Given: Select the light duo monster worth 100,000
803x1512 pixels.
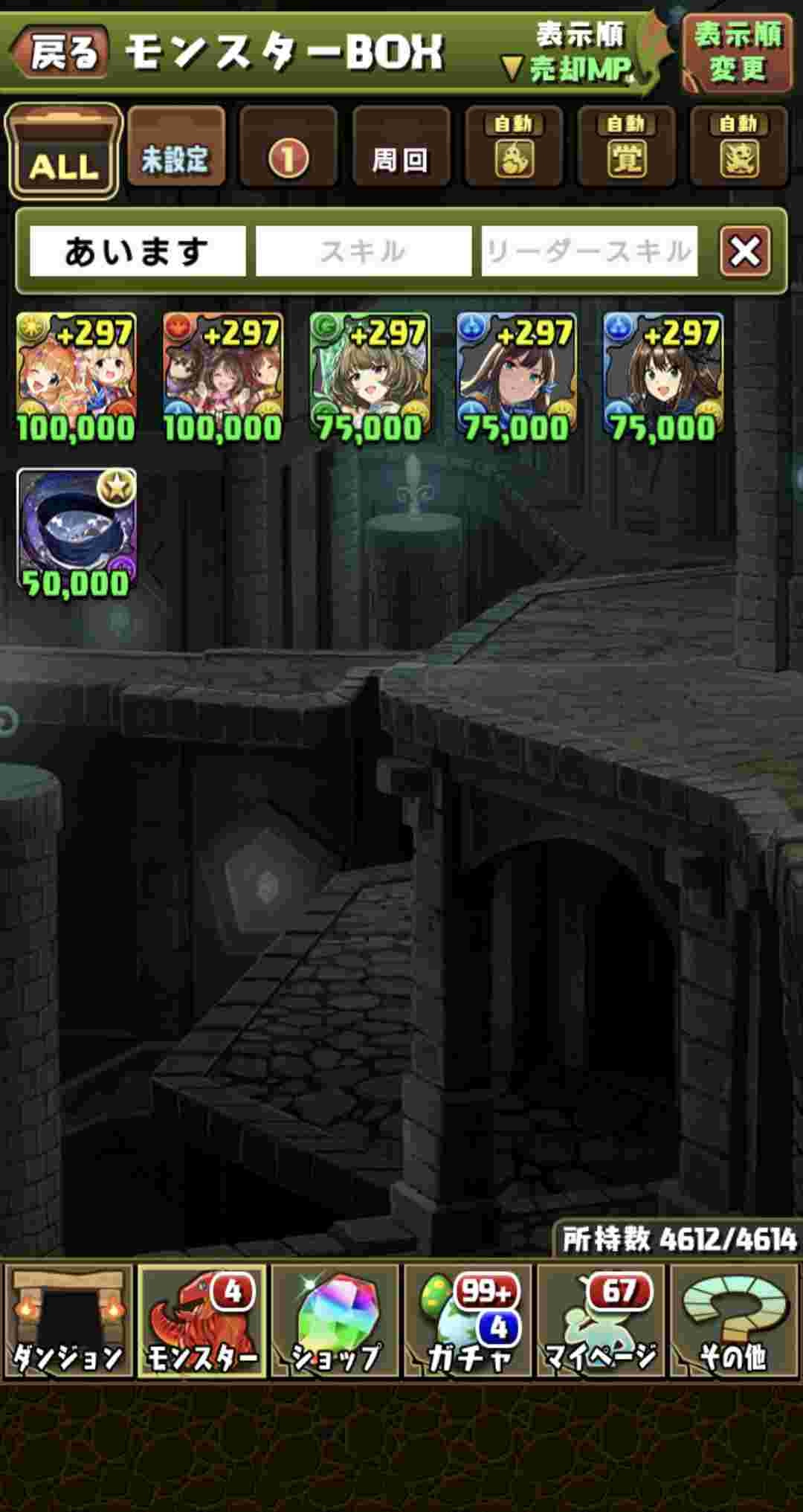Looking at the screenshot, I should pyautogui.click(x=76, y=377).
